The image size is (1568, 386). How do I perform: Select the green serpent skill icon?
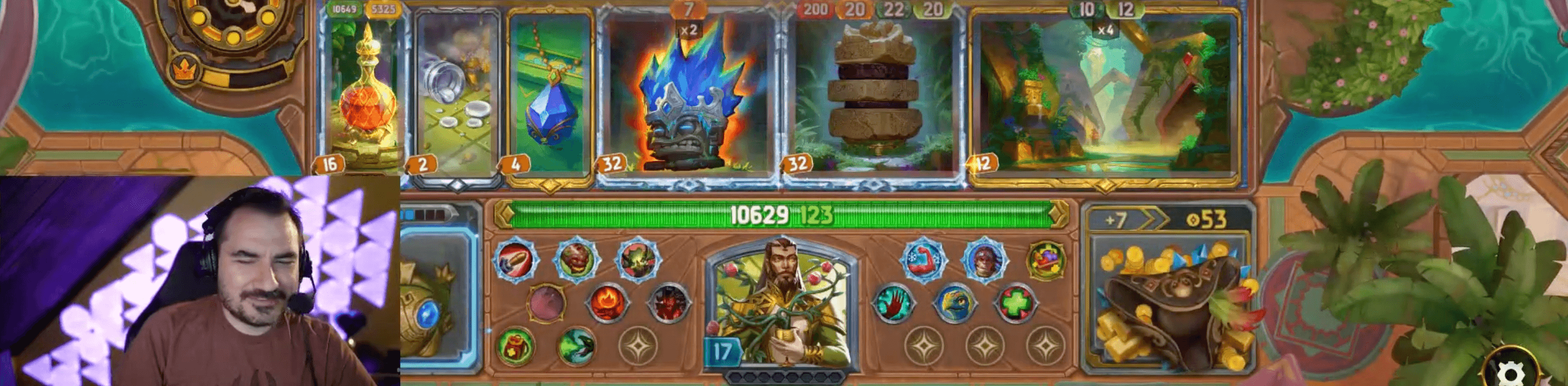pyautogui.click(x=578, y=345)
